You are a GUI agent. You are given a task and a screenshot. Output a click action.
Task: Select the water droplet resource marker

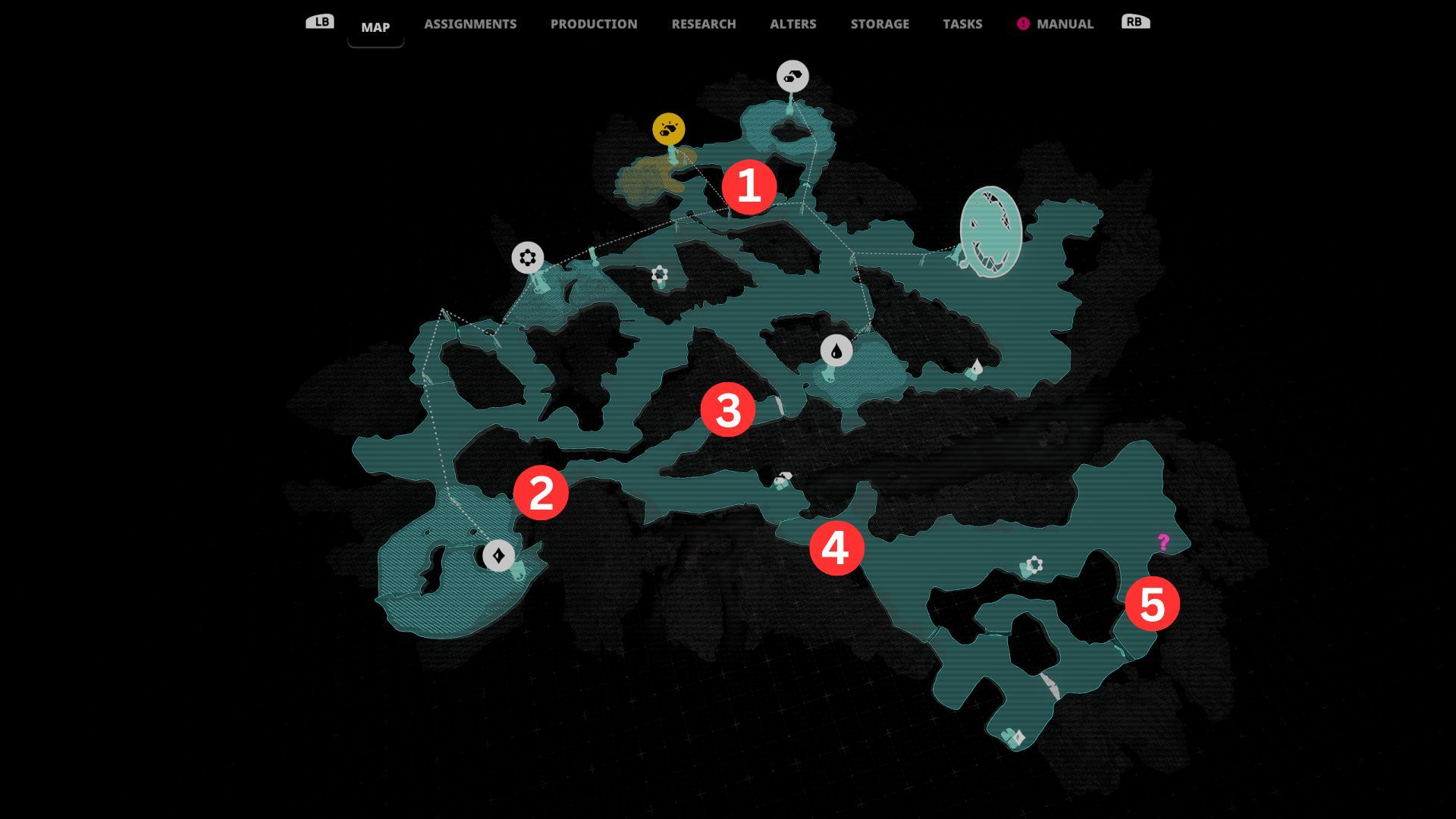[835, 350]
